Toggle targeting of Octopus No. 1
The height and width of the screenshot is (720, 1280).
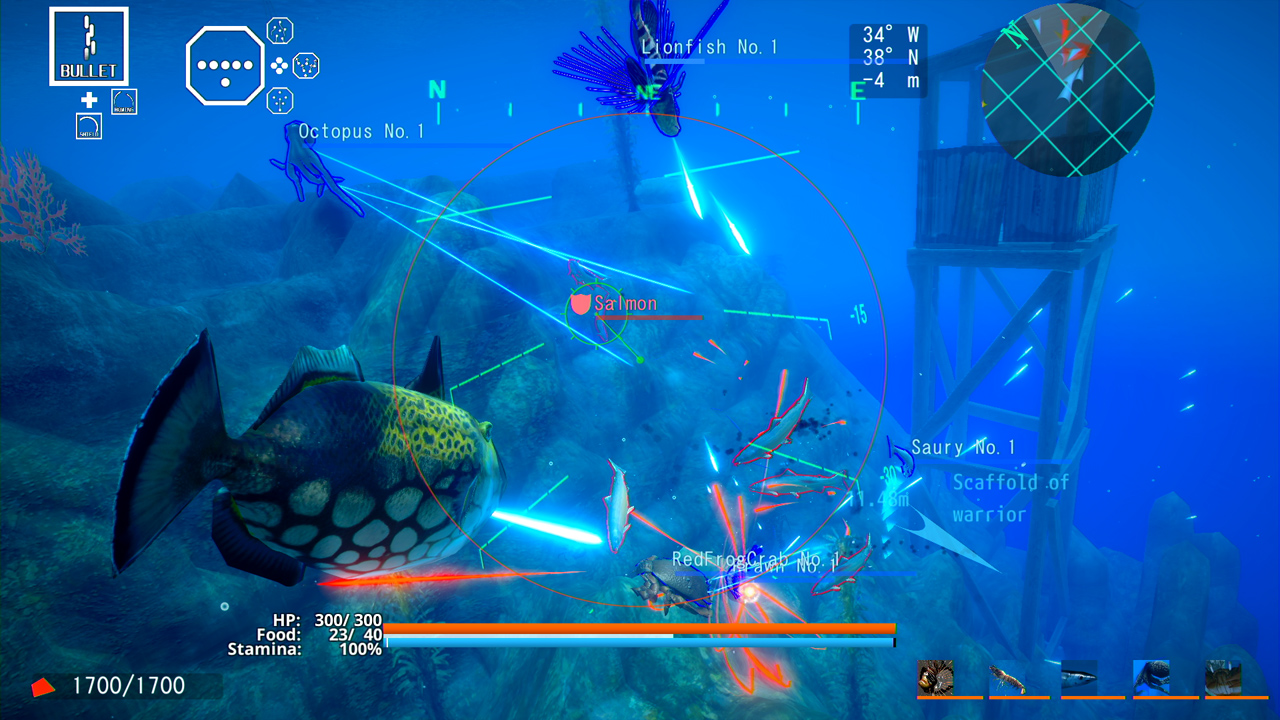360,130
